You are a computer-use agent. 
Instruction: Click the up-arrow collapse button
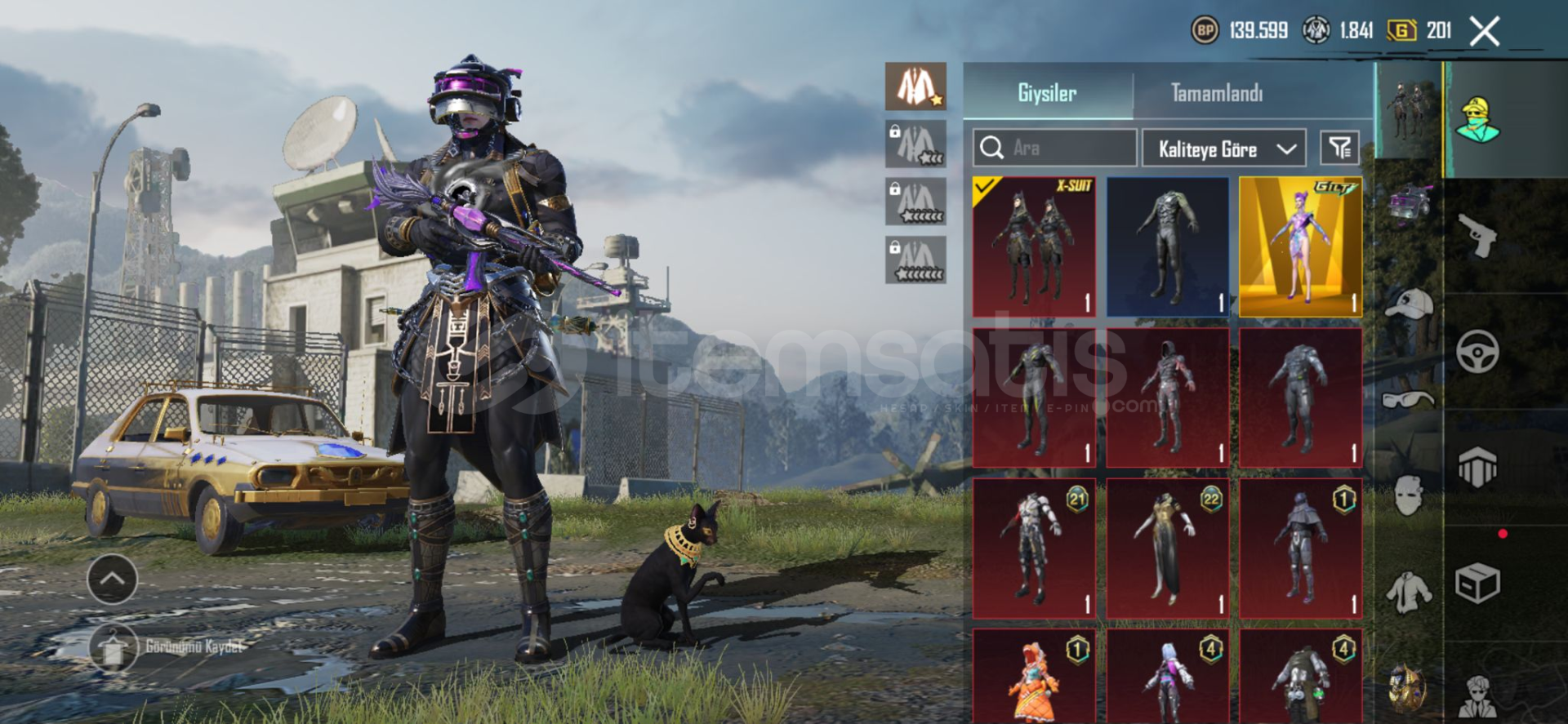(x=112, y=579)
